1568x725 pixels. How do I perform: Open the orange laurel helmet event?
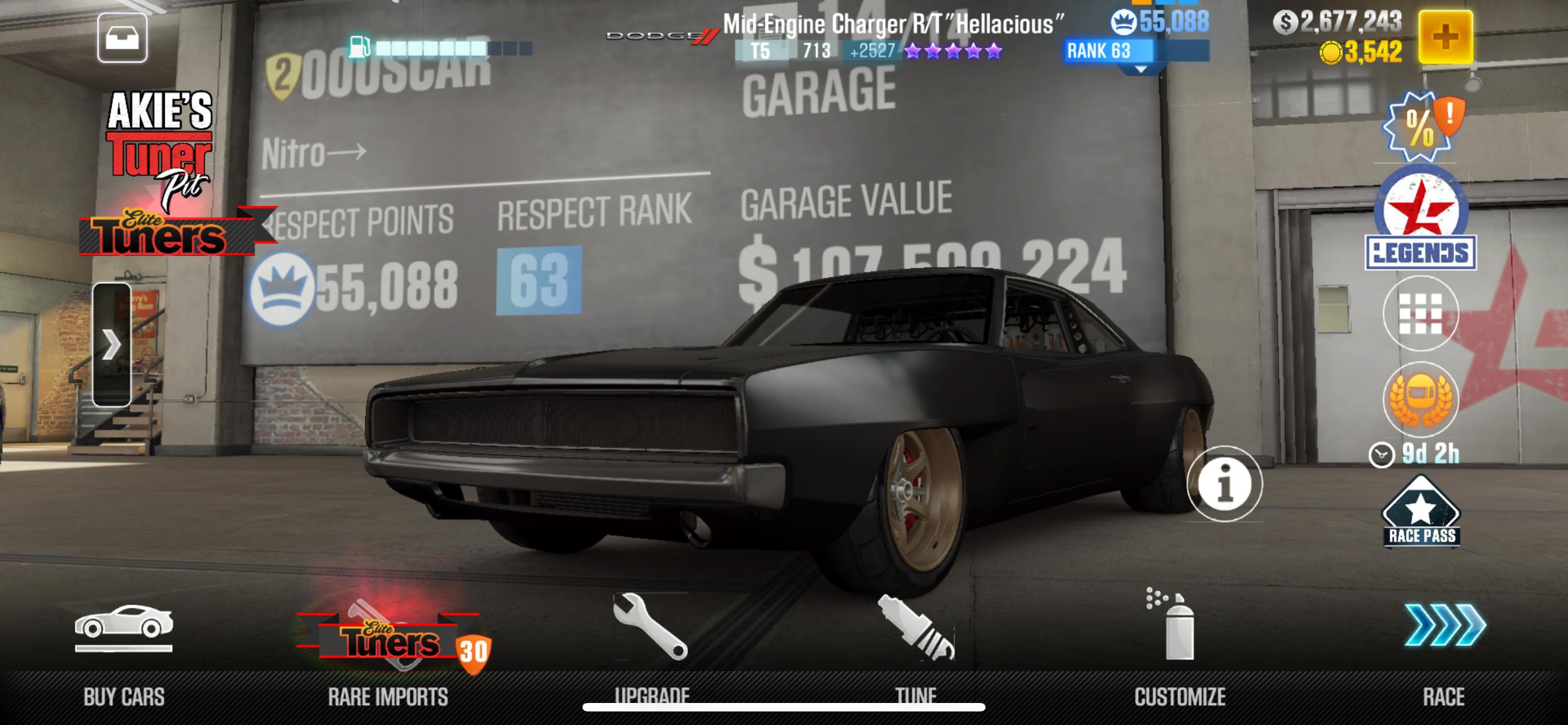[x=1420, y=399]
